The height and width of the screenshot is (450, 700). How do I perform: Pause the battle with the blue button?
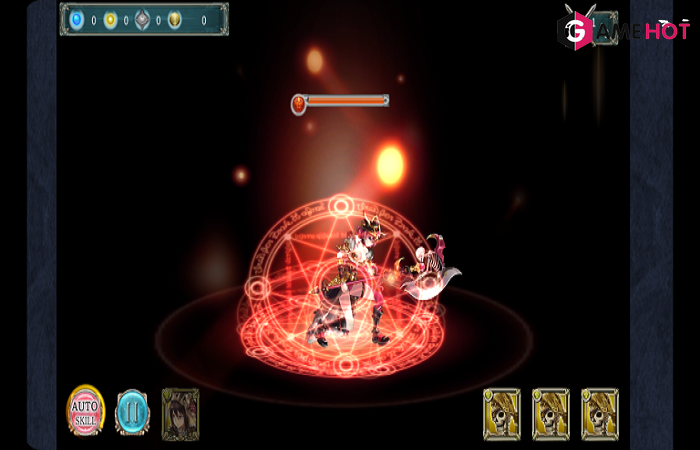pyautogui.click(x=132, y=412)
